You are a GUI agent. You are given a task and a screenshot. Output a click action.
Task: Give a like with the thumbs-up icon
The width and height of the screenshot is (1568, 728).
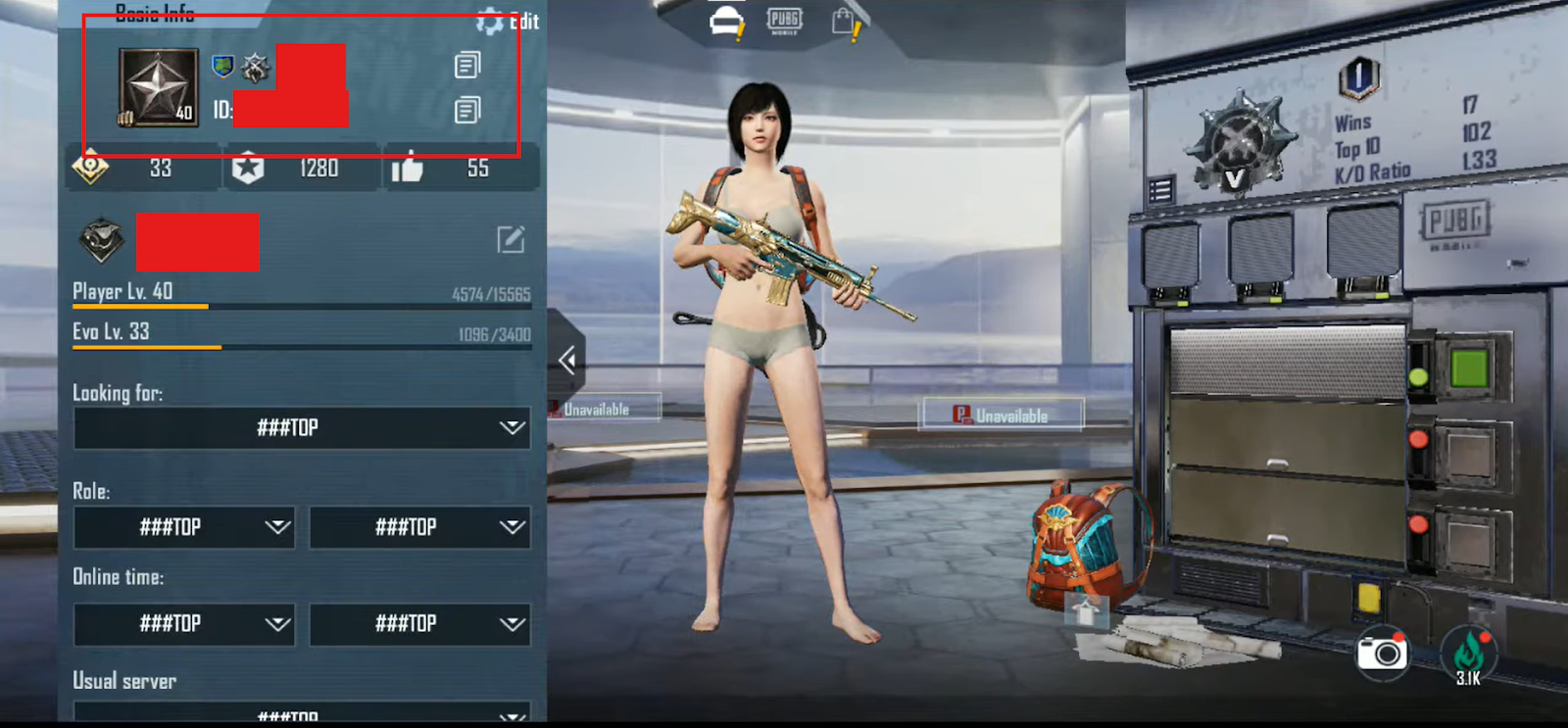(x=407, y=169)
